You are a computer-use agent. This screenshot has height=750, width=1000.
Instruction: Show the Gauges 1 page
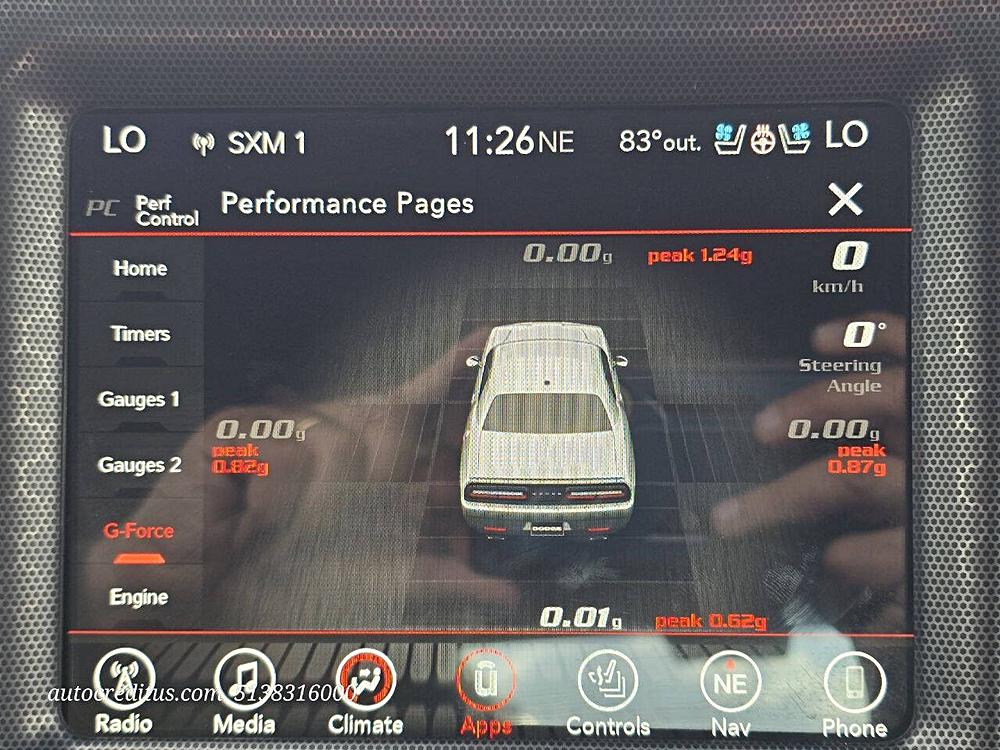click(x=140, y=400)
